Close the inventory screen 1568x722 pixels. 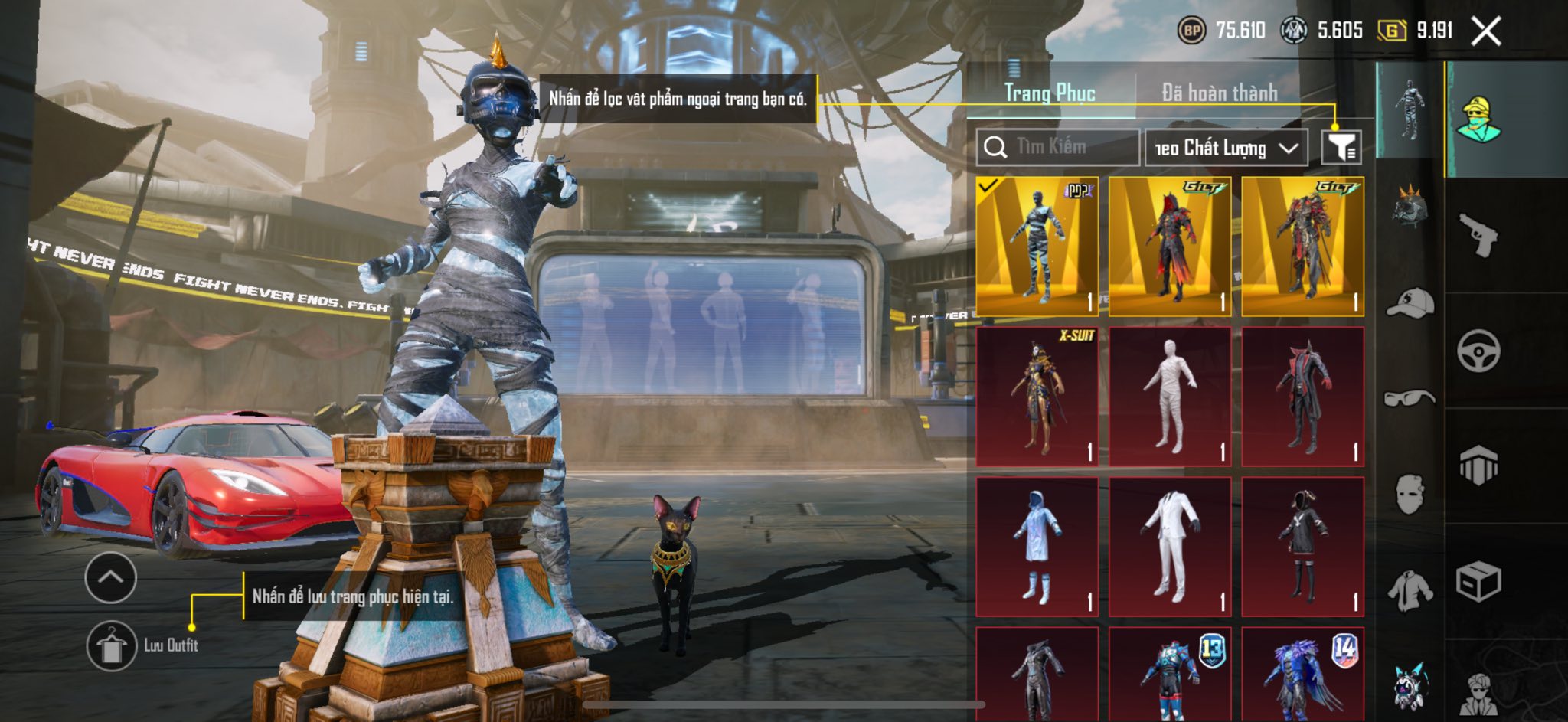coord(1486,31)
